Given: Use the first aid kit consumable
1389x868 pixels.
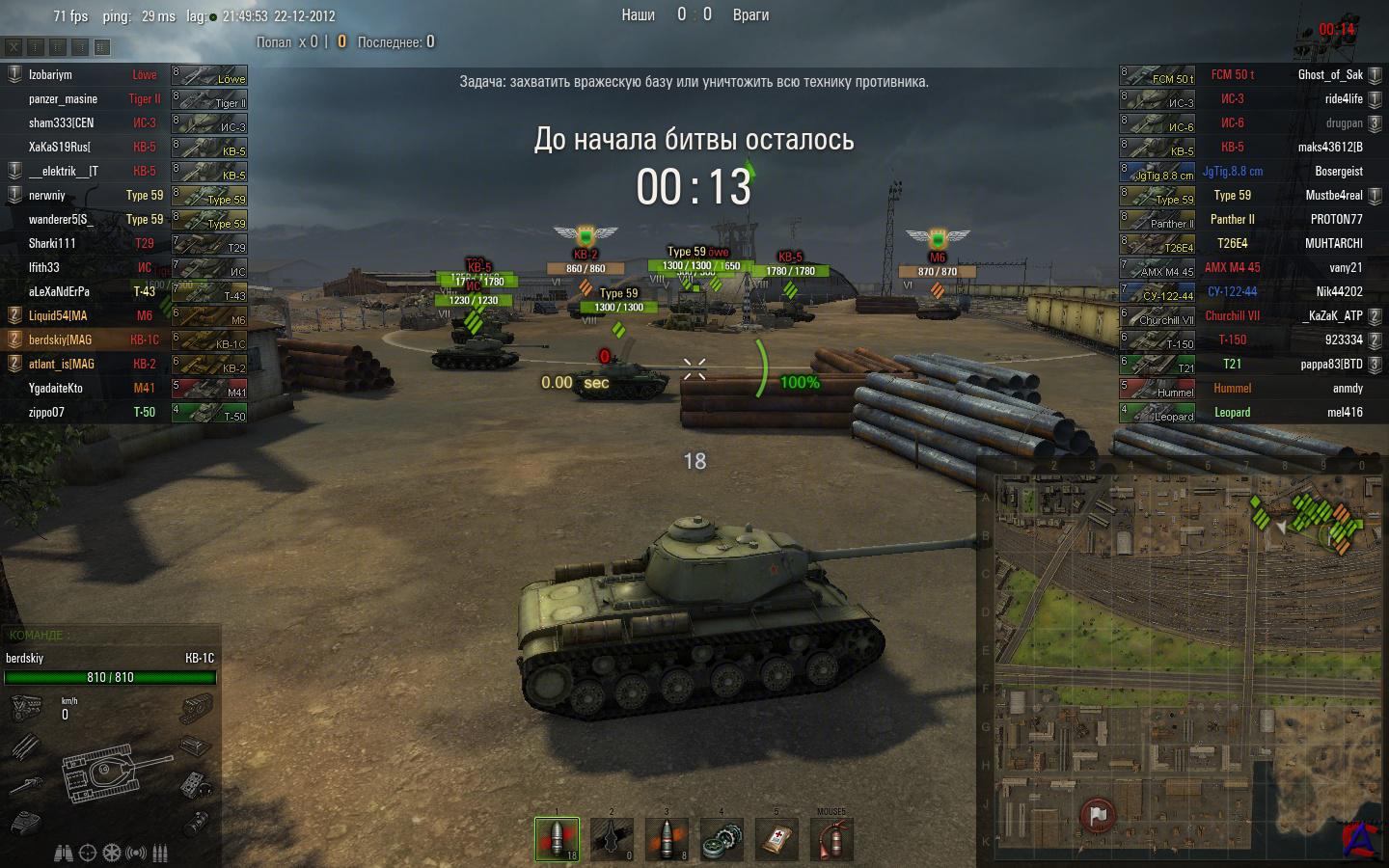Looking at the screenshot, I should click(777, 839).
